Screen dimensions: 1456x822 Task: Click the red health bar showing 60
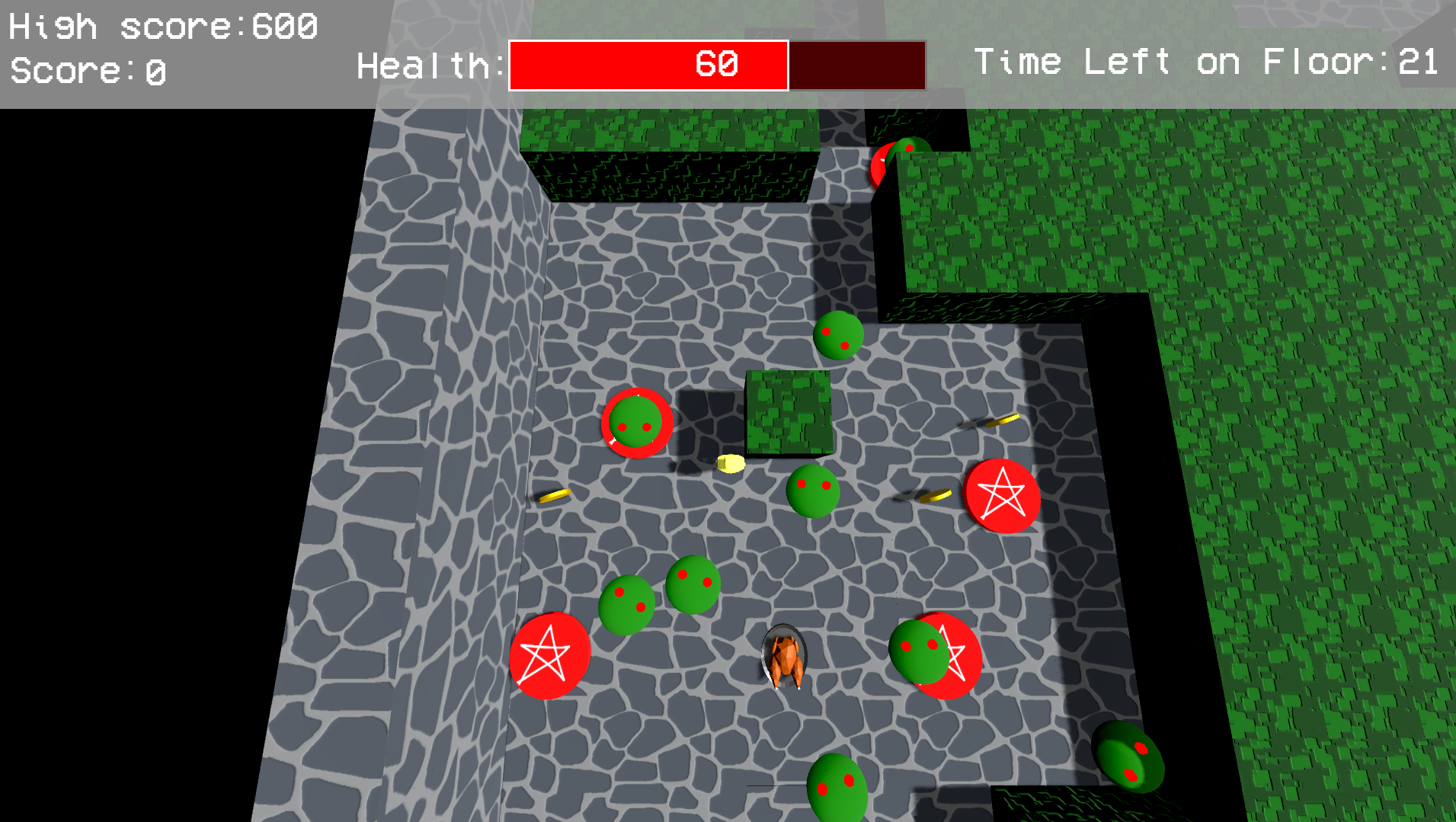point(646,65)
